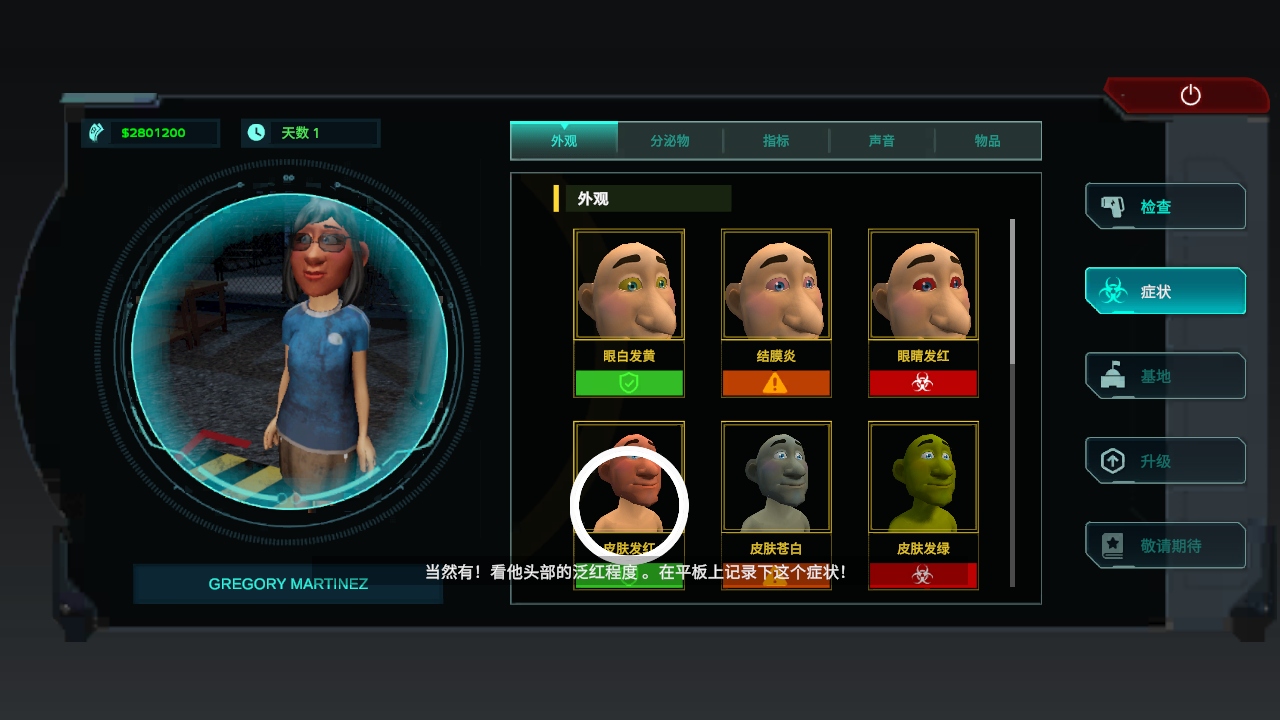Switch to the 外观 tab
1280x720 pixels.
tap(564, 141)
